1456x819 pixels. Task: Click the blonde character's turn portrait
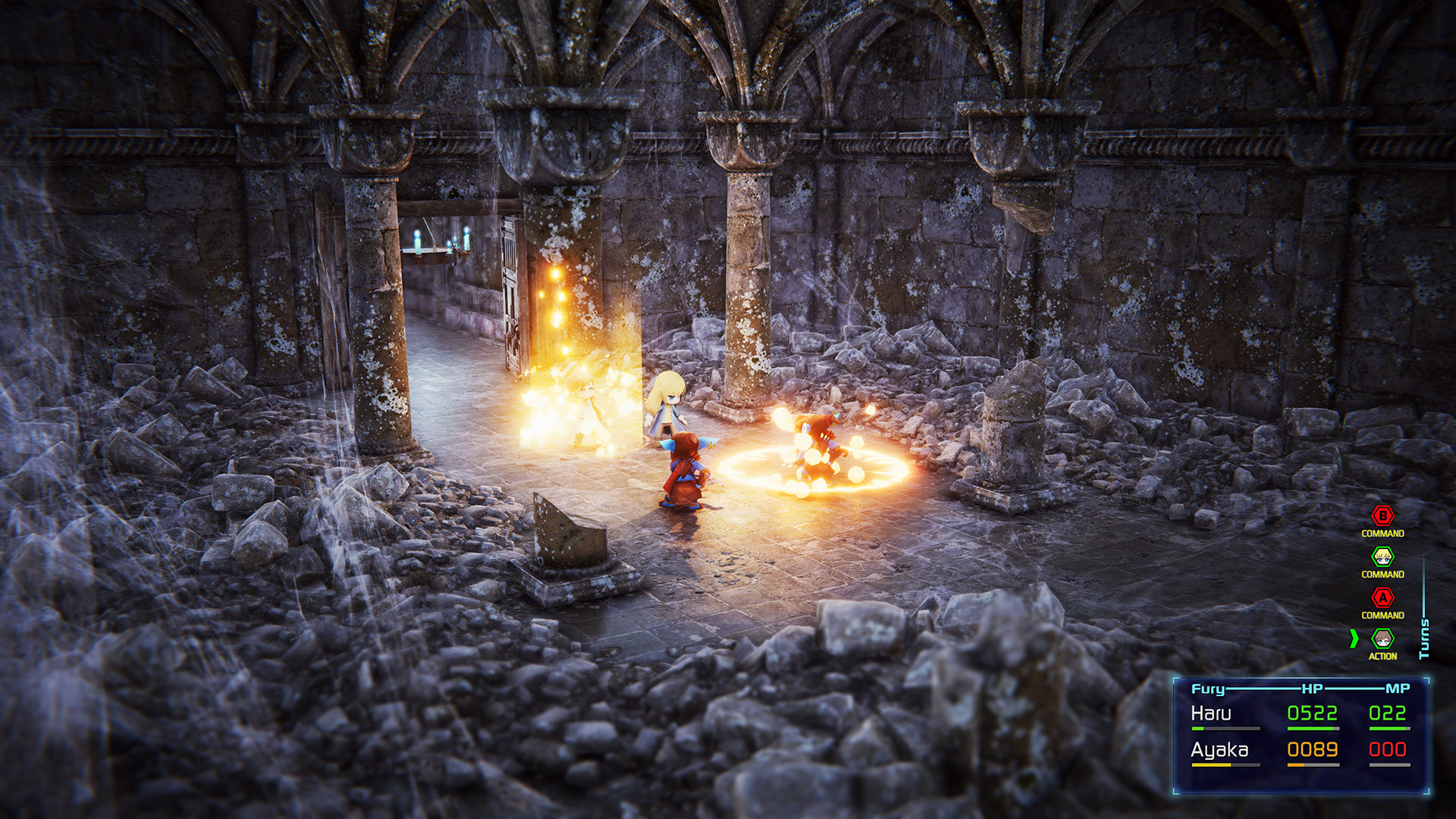point(1382,557)
